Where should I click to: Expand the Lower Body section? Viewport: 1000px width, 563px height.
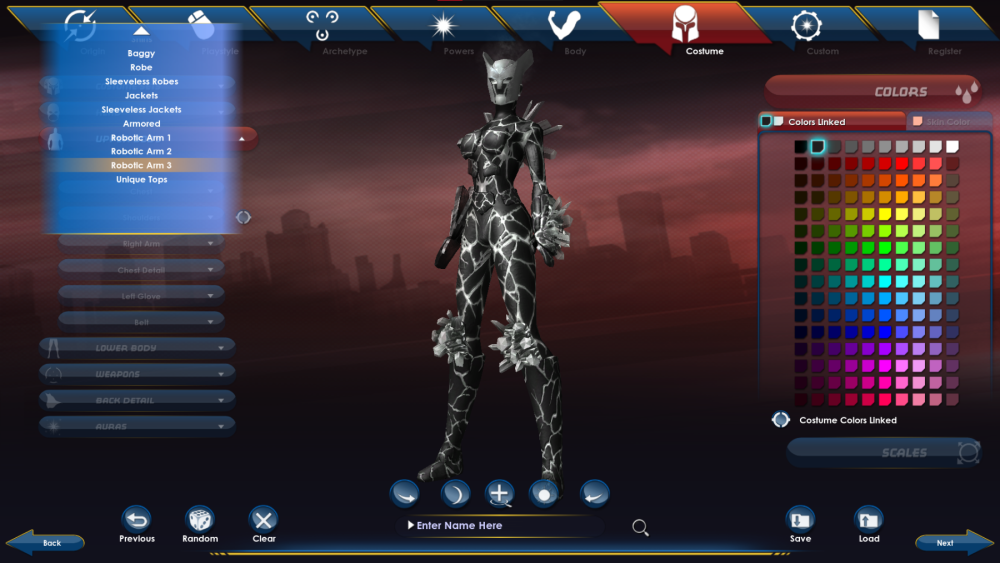pos(137,348)
